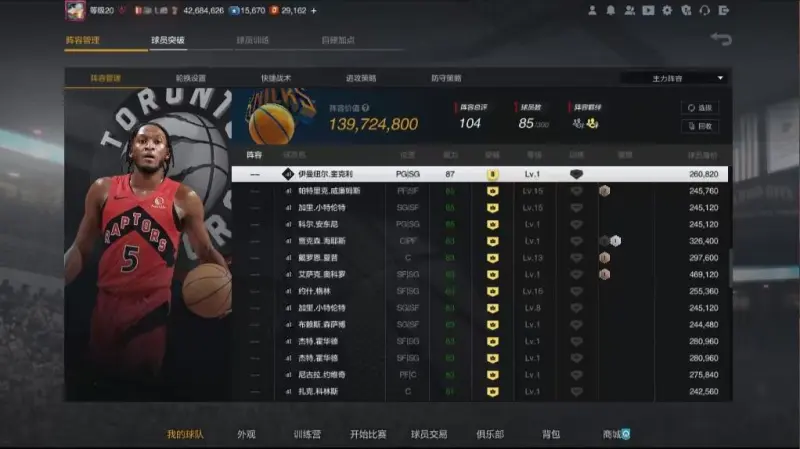Click the 回收 recycle button

point(700,126)
